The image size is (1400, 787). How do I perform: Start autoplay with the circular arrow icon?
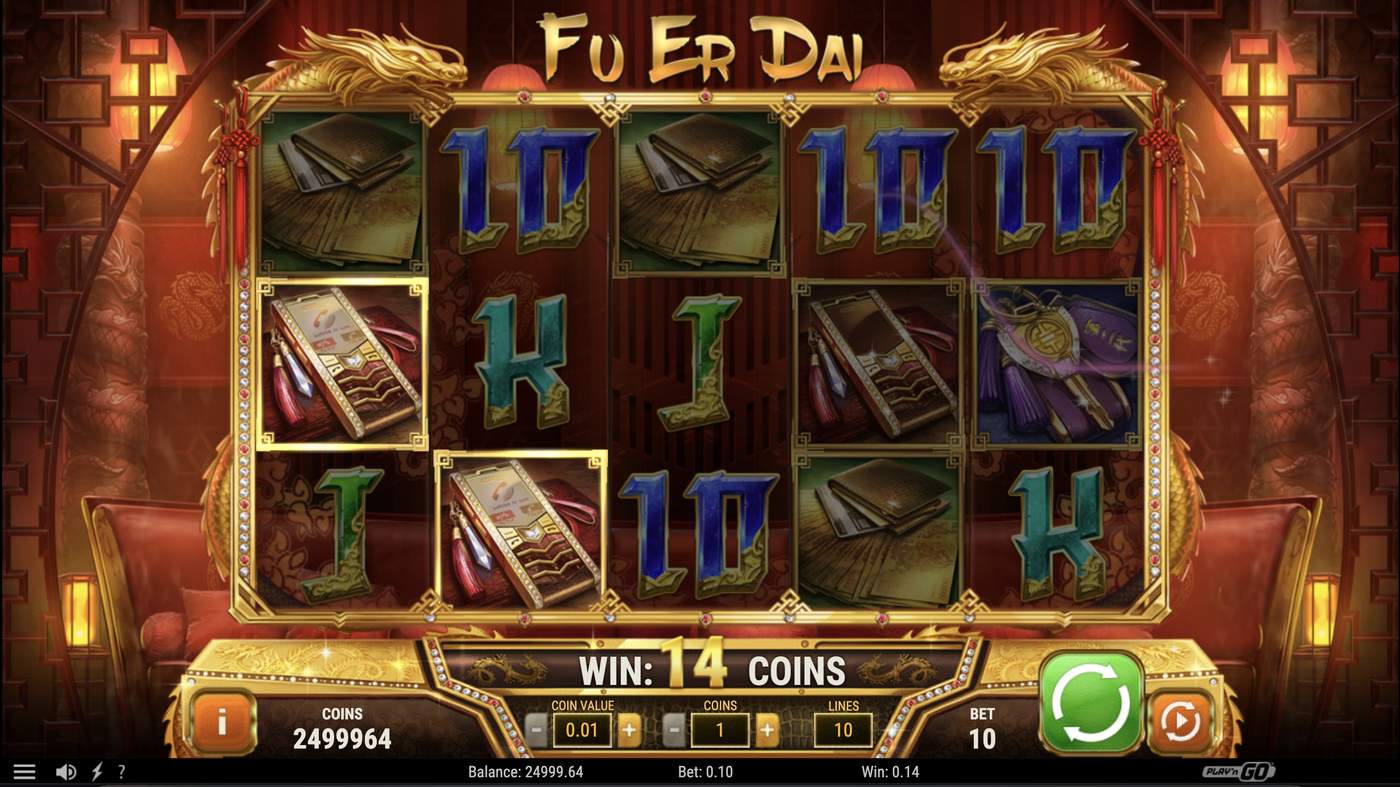(x=1180, y=717)
